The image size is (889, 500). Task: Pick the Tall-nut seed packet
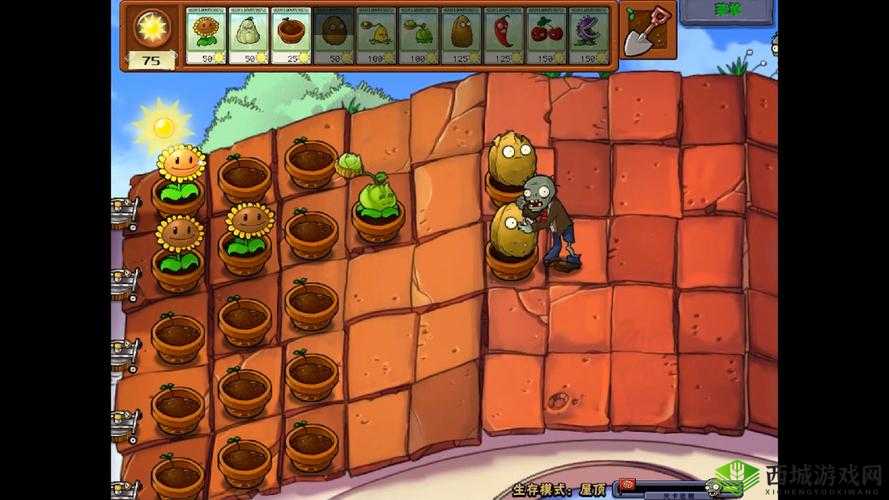pos(460,35)
